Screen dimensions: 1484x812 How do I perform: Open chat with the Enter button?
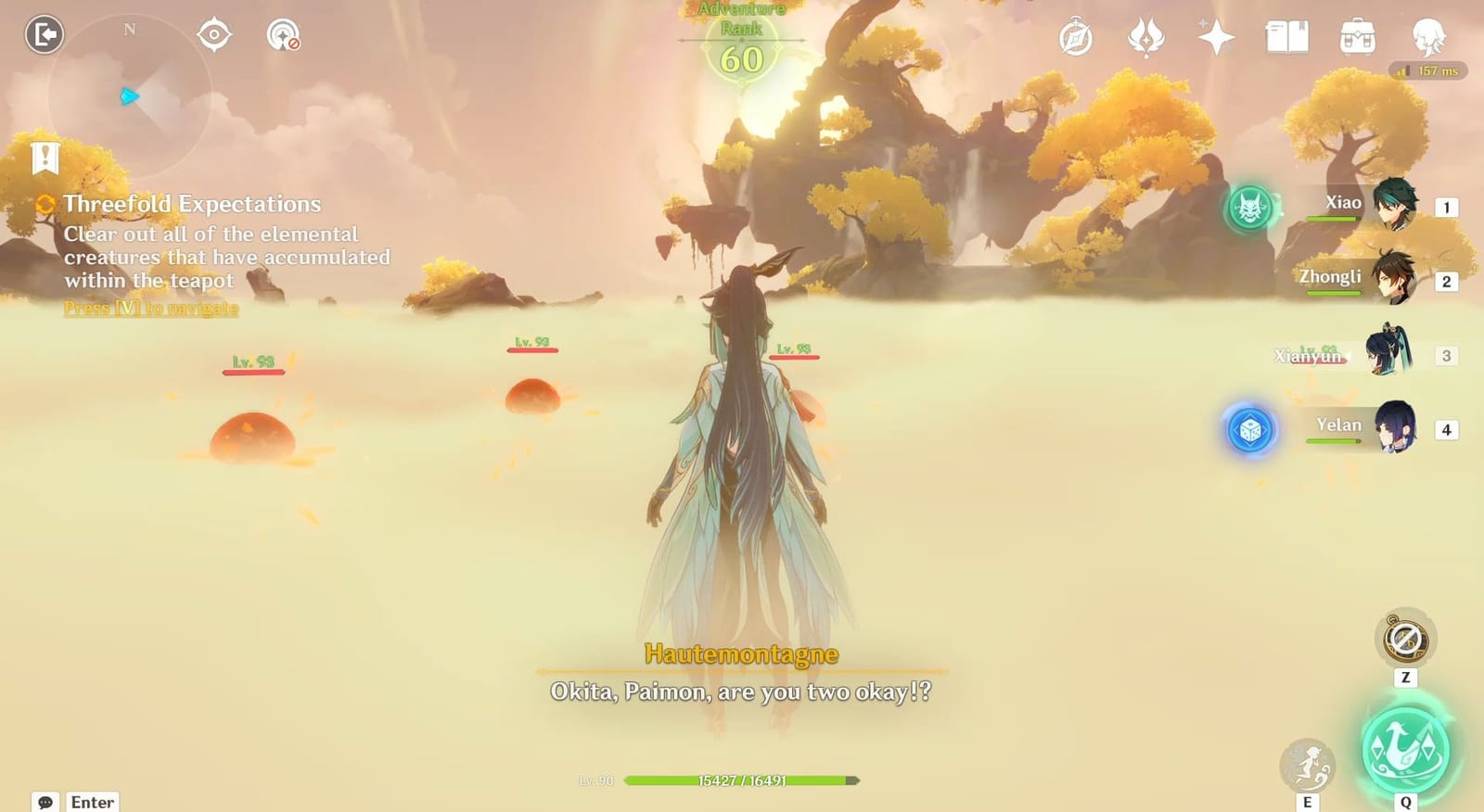(x=91, y=801)
